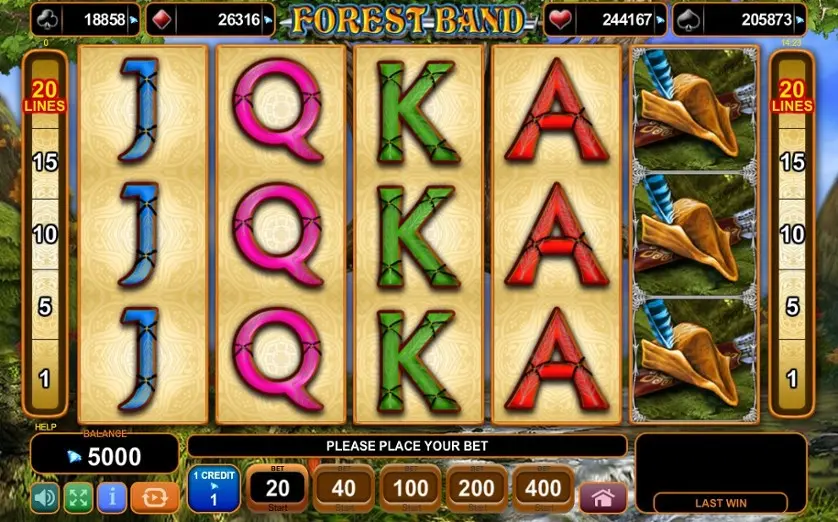
Task: Choose 5 lines on the right selector
Action: point(792,306)
